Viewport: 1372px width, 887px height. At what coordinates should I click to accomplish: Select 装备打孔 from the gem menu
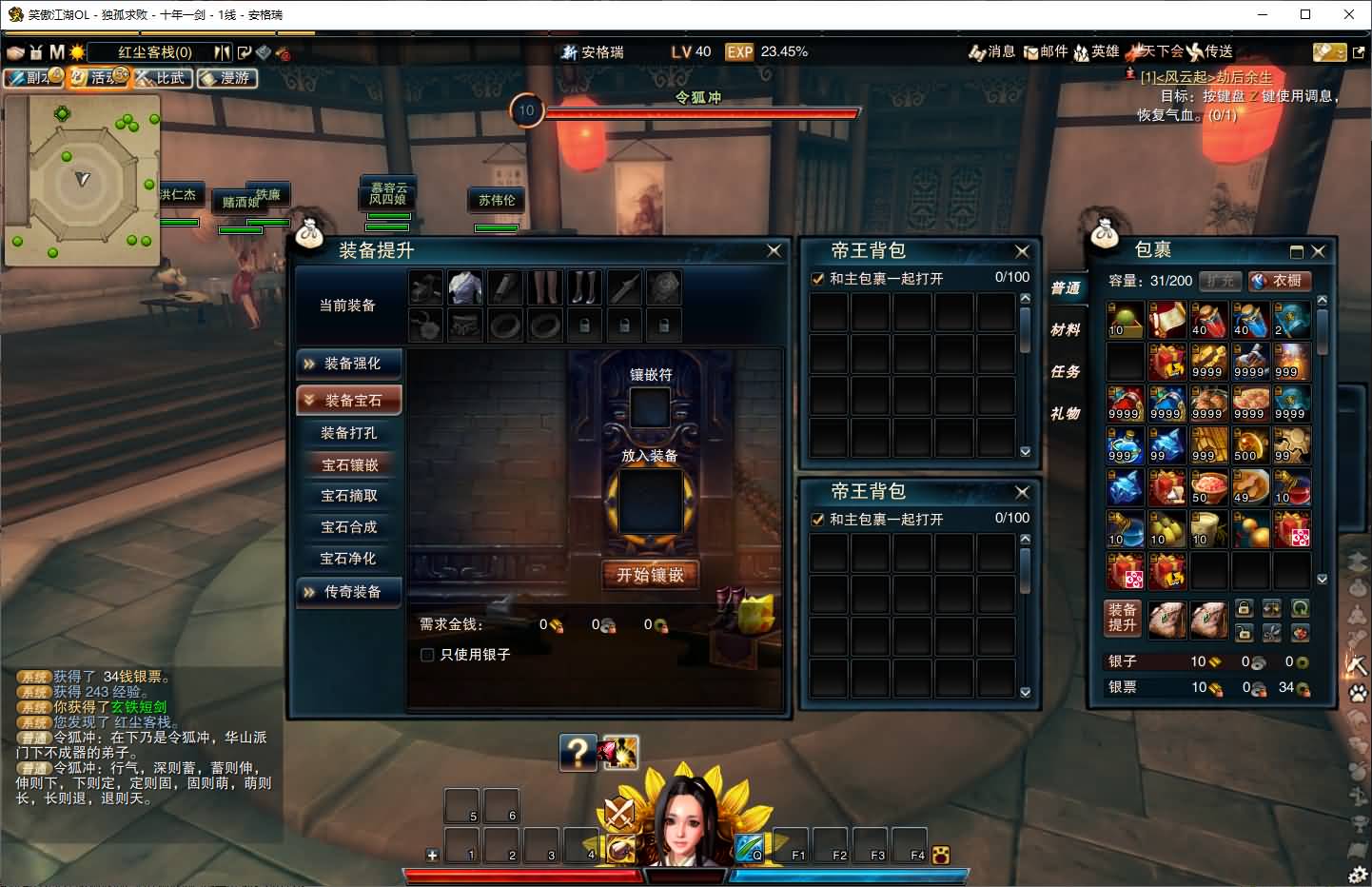point(348,433)
